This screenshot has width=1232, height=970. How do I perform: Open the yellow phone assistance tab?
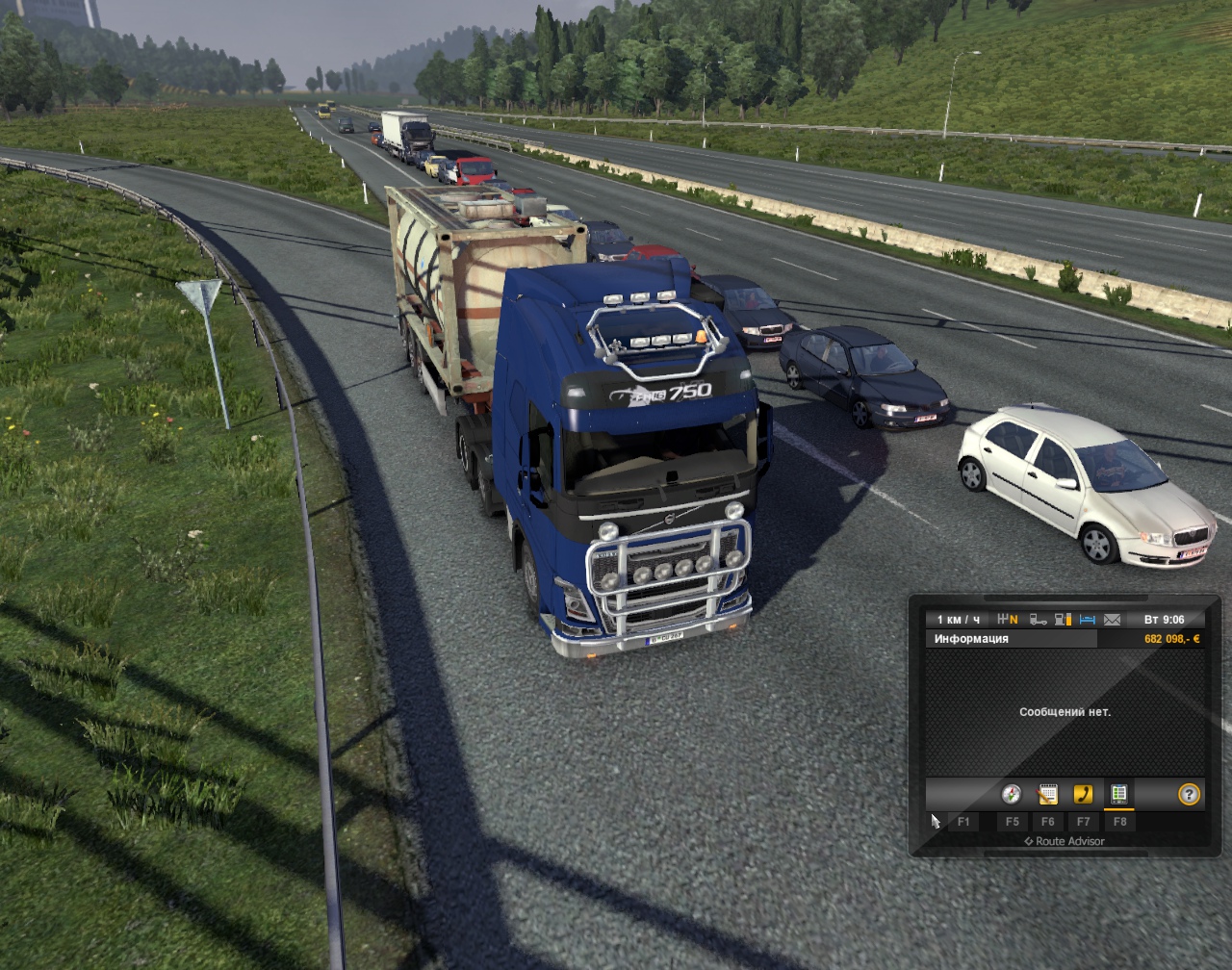point(1083,795)
